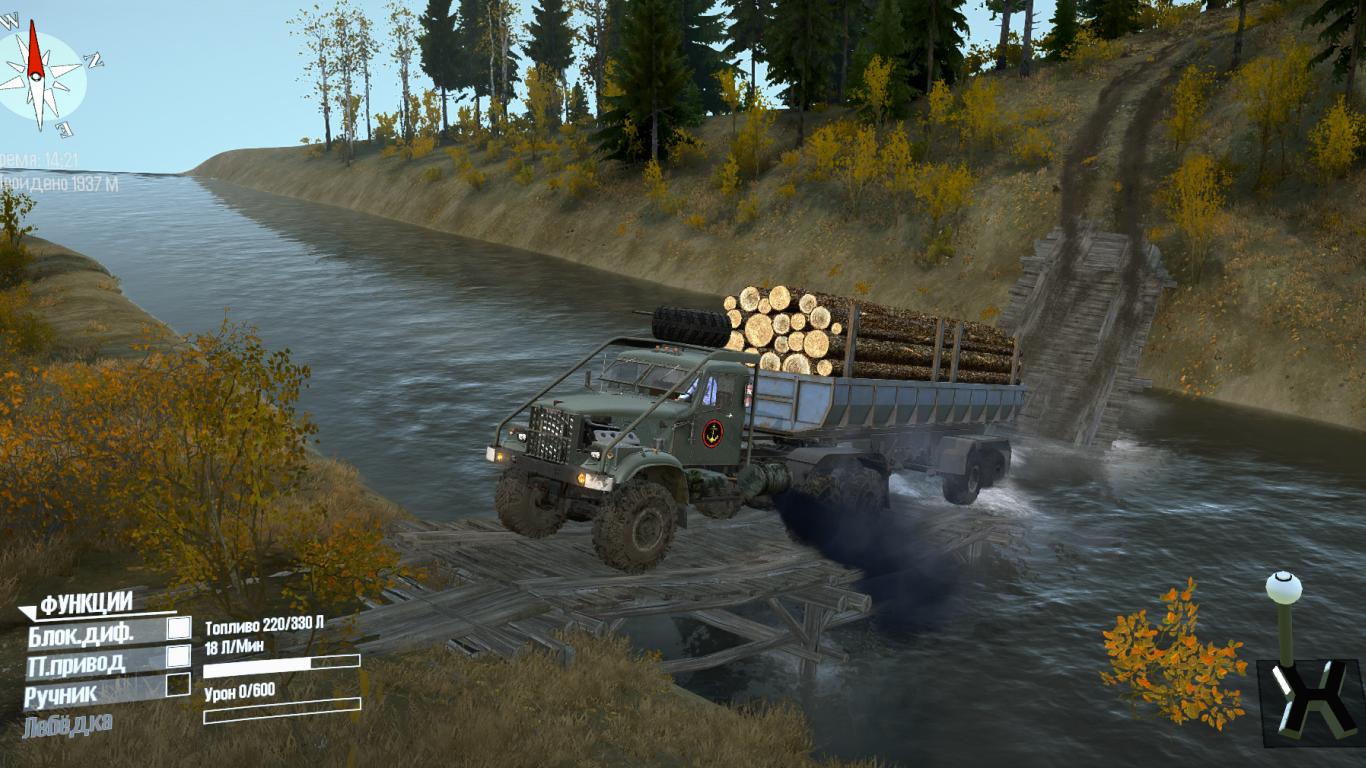Toggle the Блок.диф. differential lock
The image size is (1366, 768).
pos(178,628)
